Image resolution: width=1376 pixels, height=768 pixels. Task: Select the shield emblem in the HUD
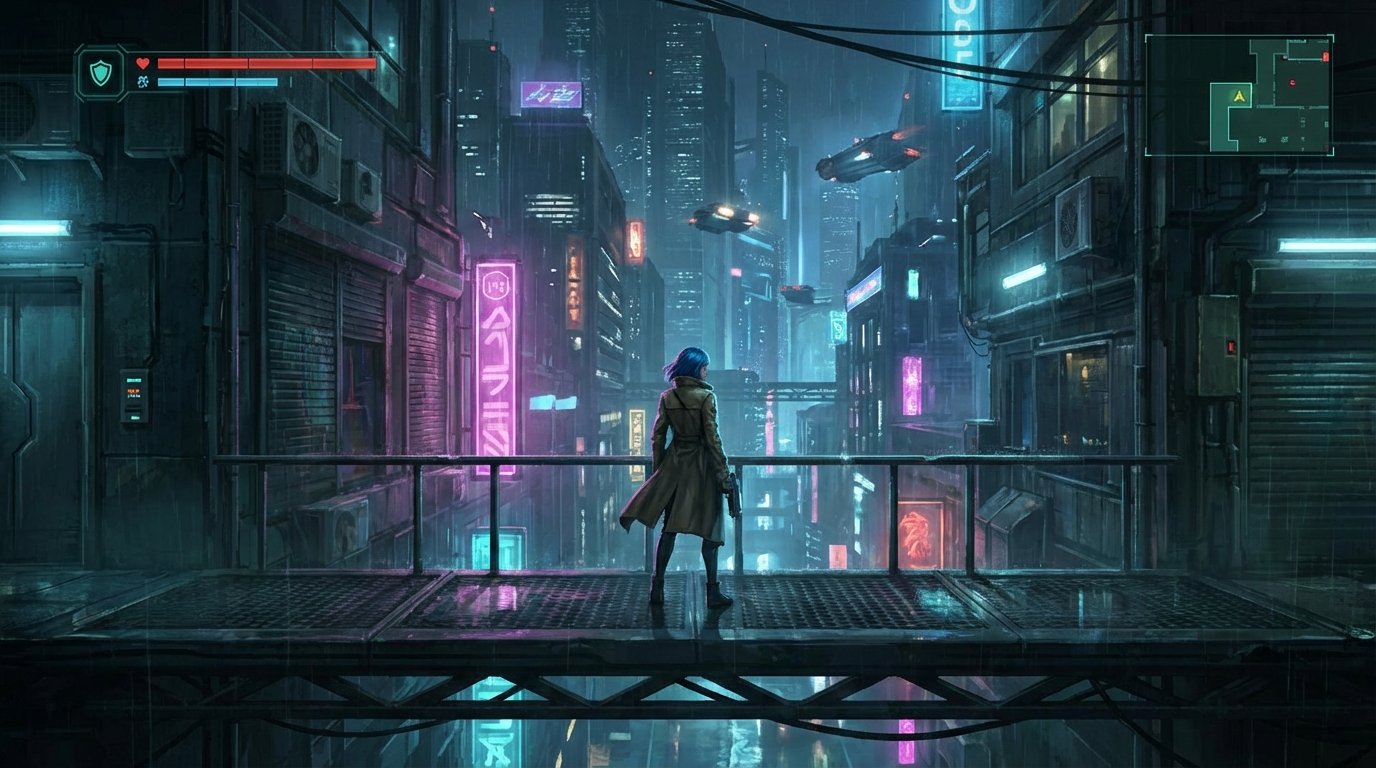coord(99,73)
